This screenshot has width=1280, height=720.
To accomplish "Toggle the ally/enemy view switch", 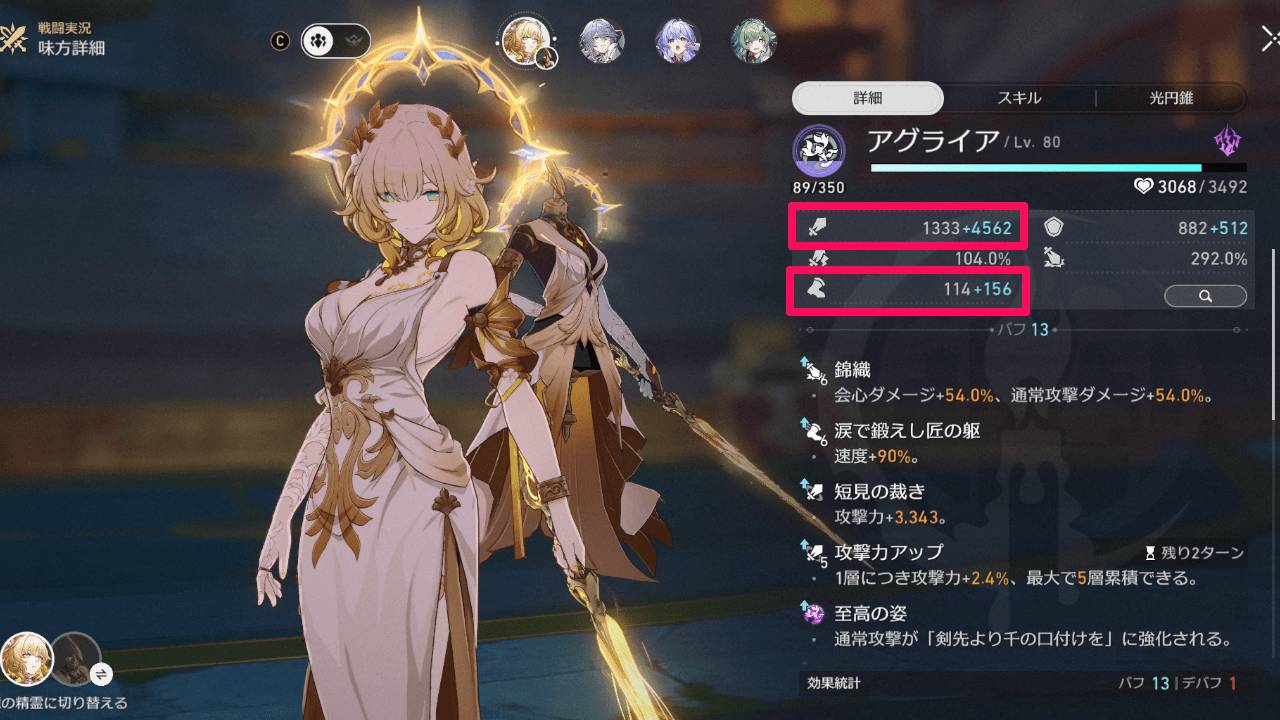I will point(336,41).
